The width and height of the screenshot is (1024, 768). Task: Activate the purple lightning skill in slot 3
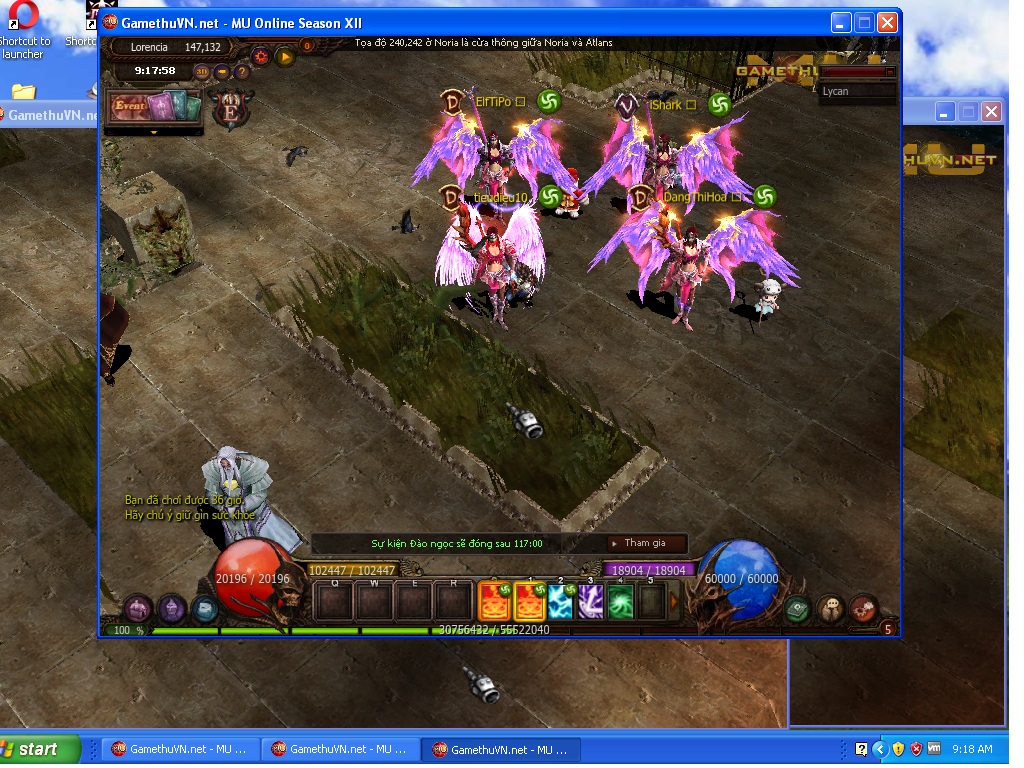(x=591, y=602)
